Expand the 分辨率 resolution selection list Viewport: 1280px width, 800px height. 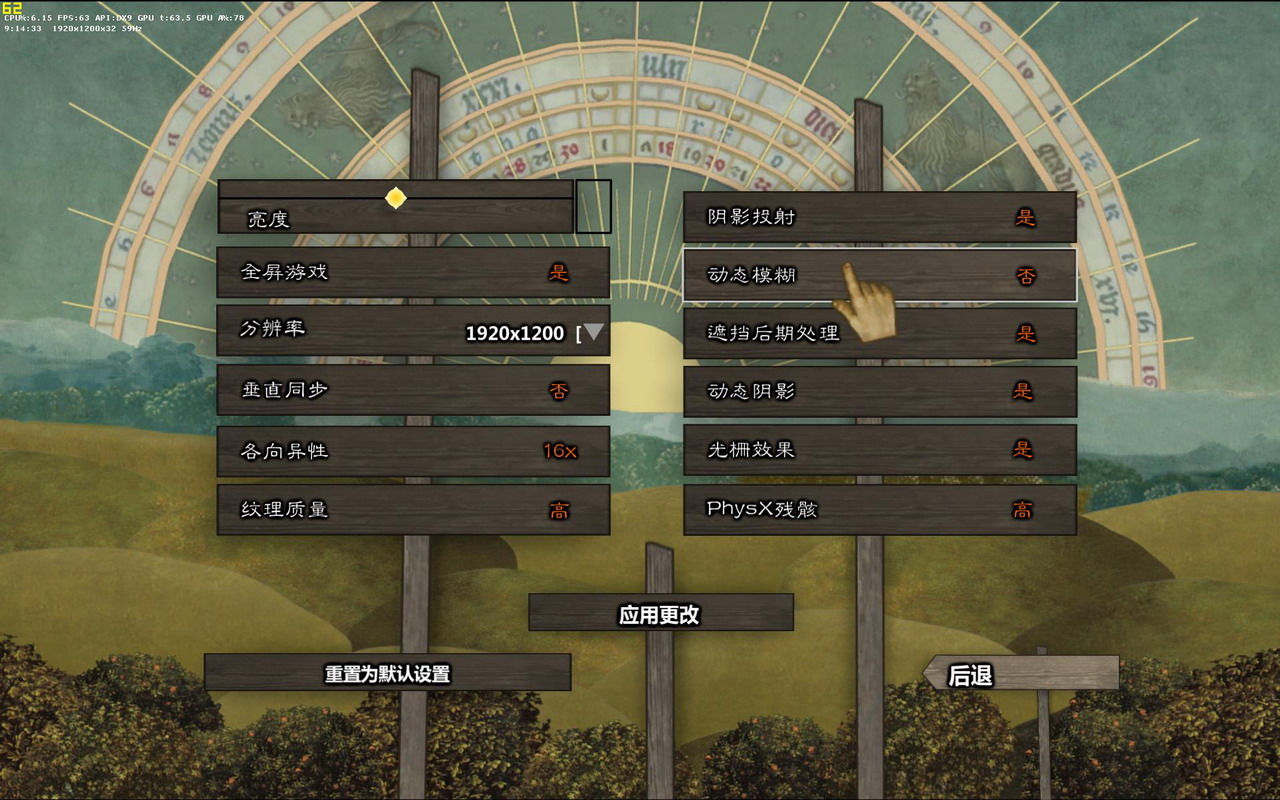point(595,333)
